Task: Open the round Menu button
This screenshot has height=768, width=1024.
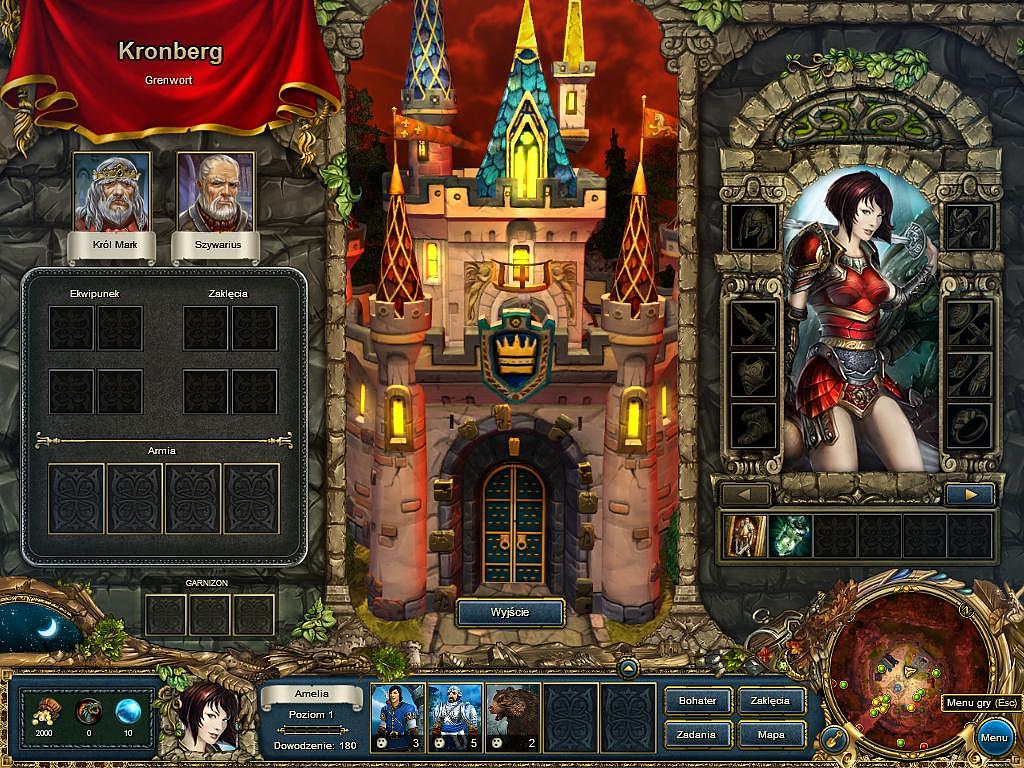Action: point(993,738)
